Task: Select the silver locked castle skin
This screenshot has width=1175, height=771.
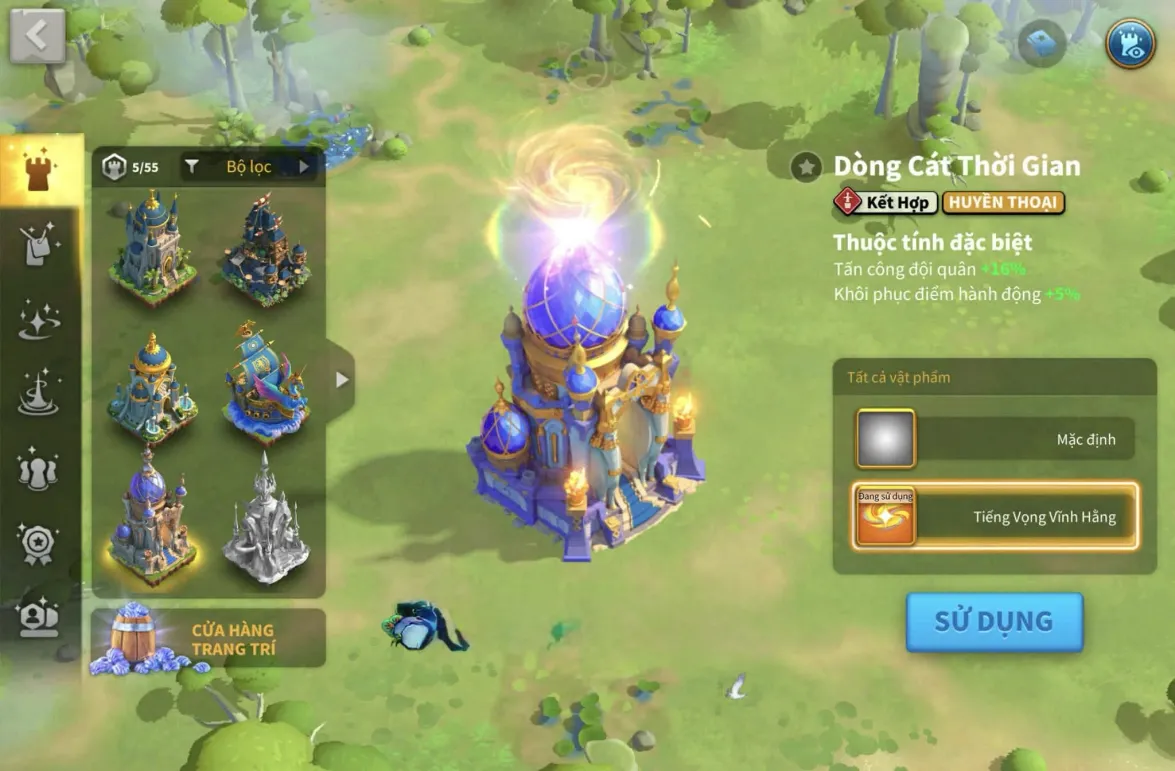Action: [x=266, y=520]
